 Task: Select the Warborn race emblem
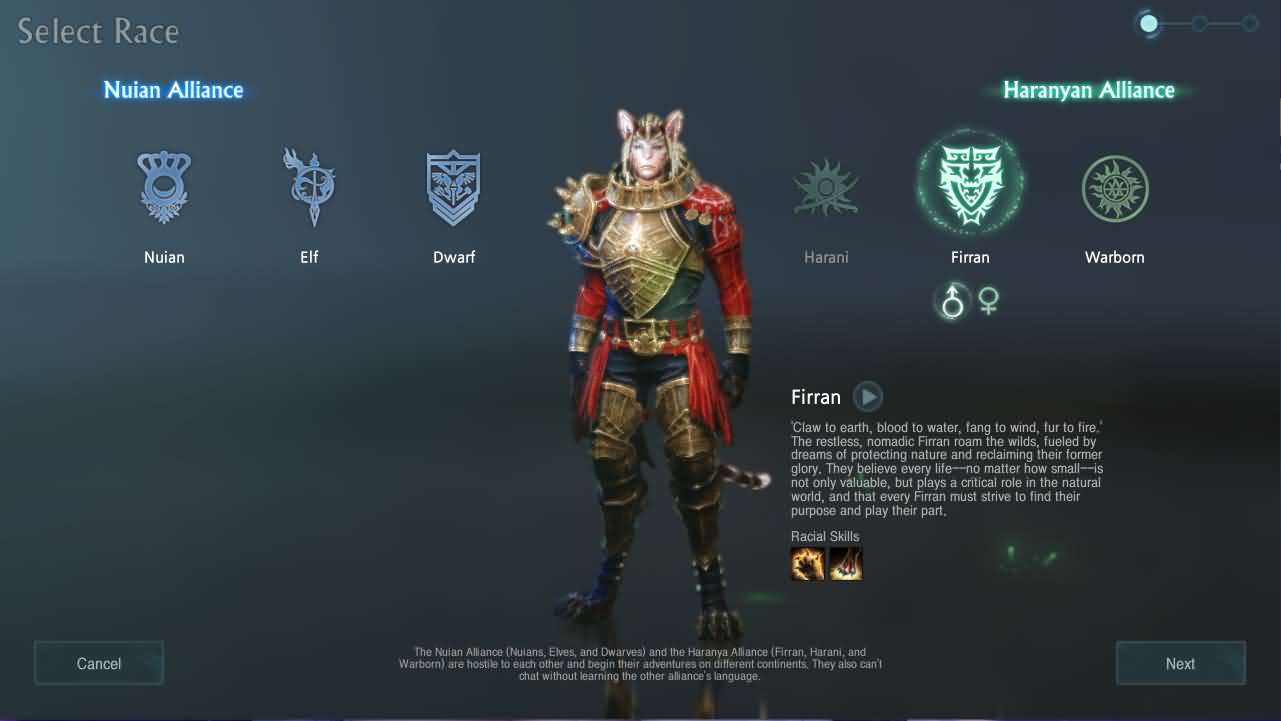(1115, 187)
